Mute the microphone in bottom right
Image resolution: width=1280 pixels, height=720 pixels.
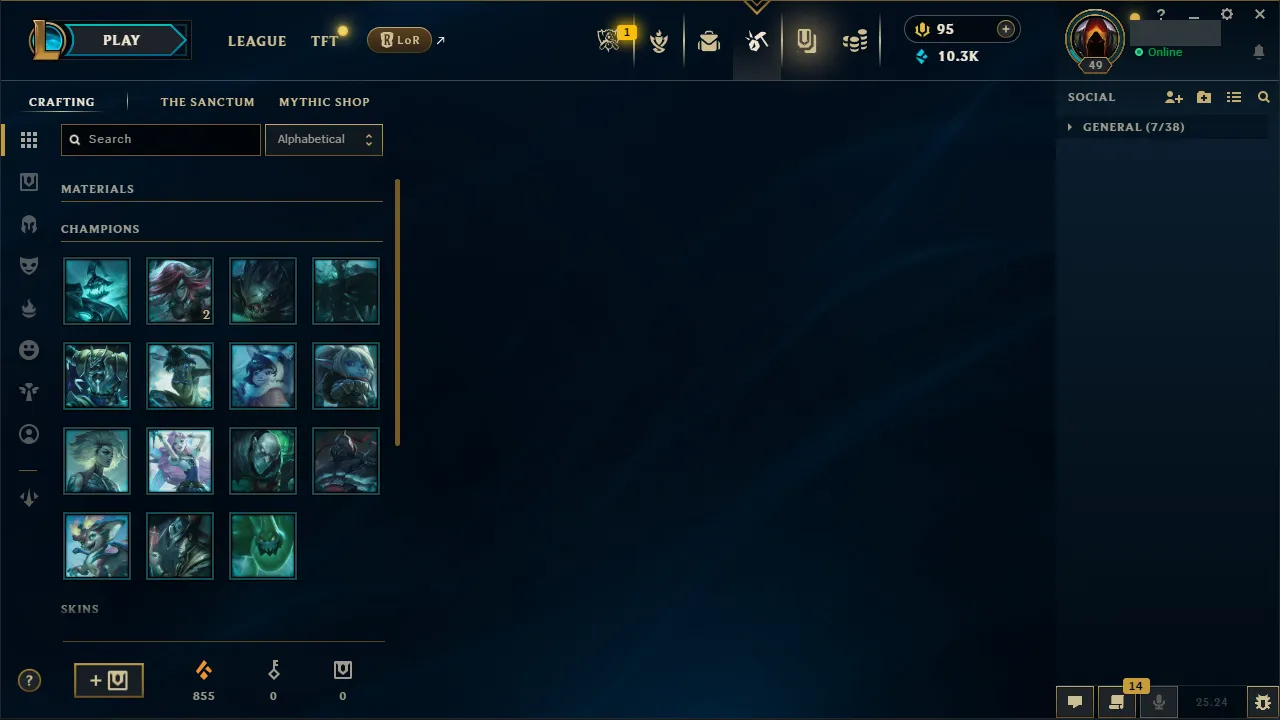(x=1158, y=701)
